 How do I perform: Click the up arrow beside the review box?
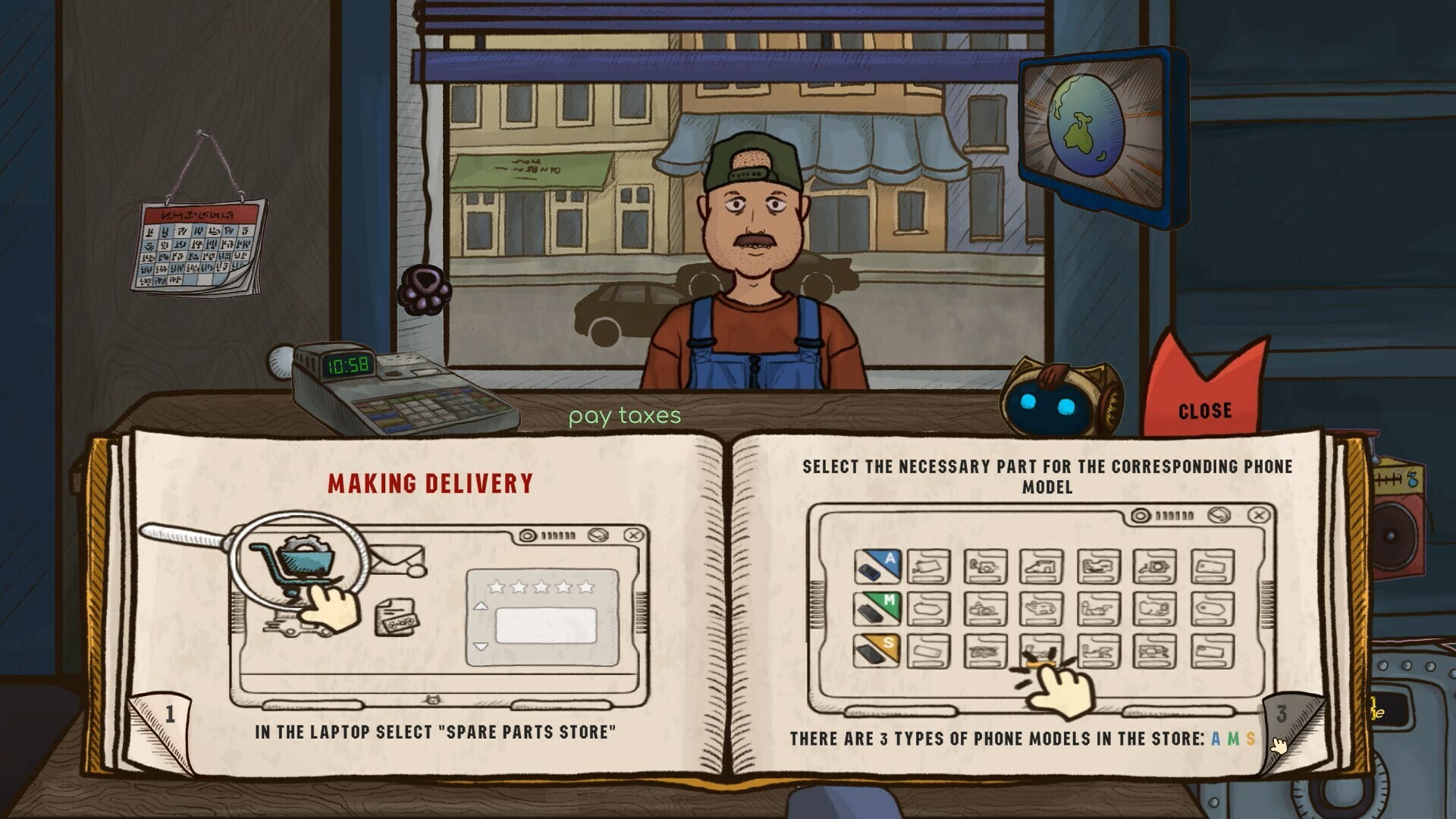pyautogui.click(x=481, y=606)
